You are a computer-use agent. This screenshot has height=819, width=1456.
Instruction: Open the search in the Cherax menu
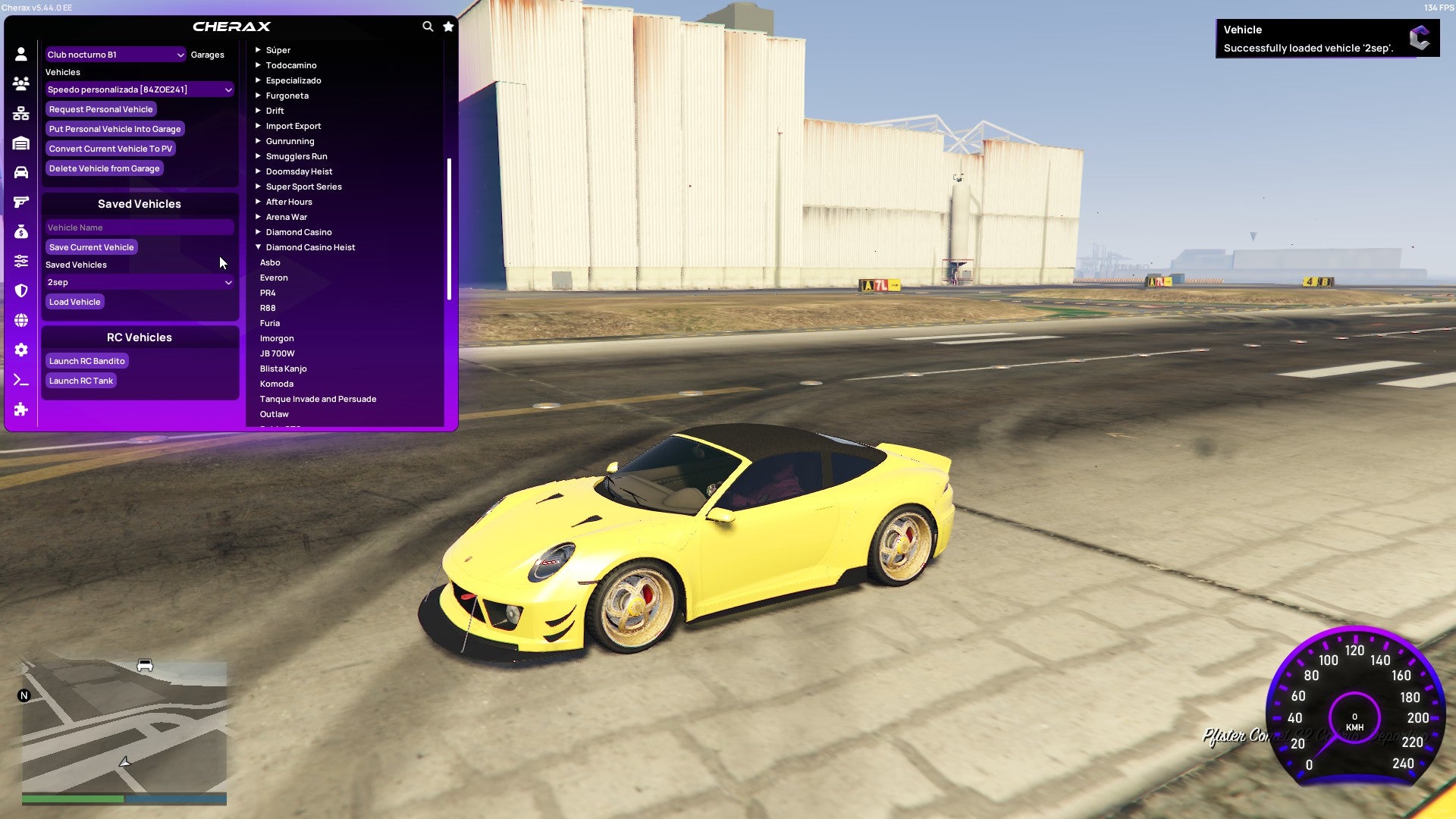427,25
